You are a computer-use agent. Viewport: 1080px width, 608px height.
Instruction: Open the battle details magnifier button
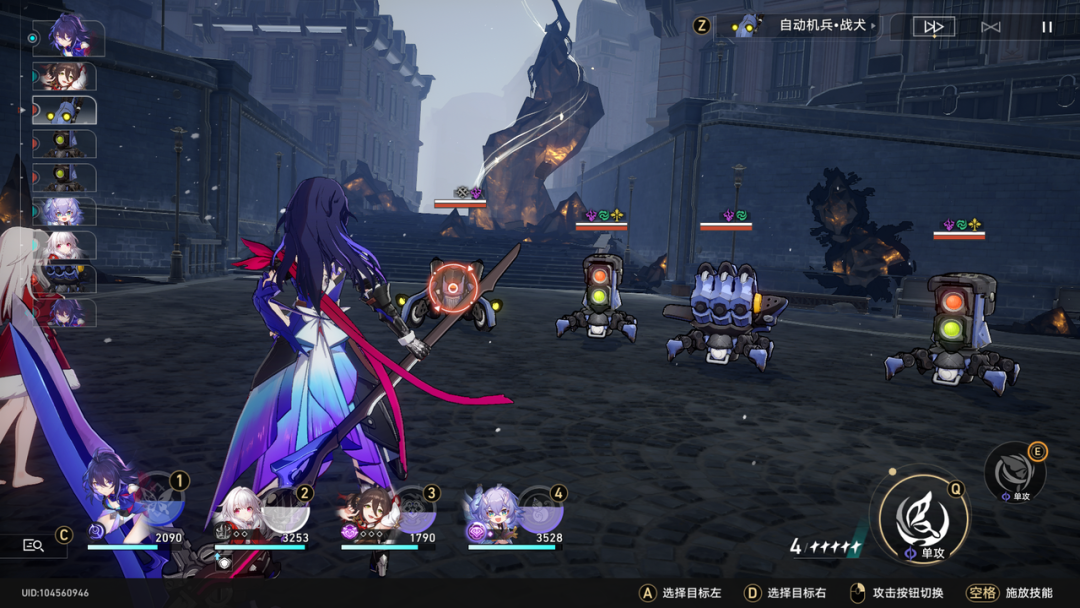point(34,545)
